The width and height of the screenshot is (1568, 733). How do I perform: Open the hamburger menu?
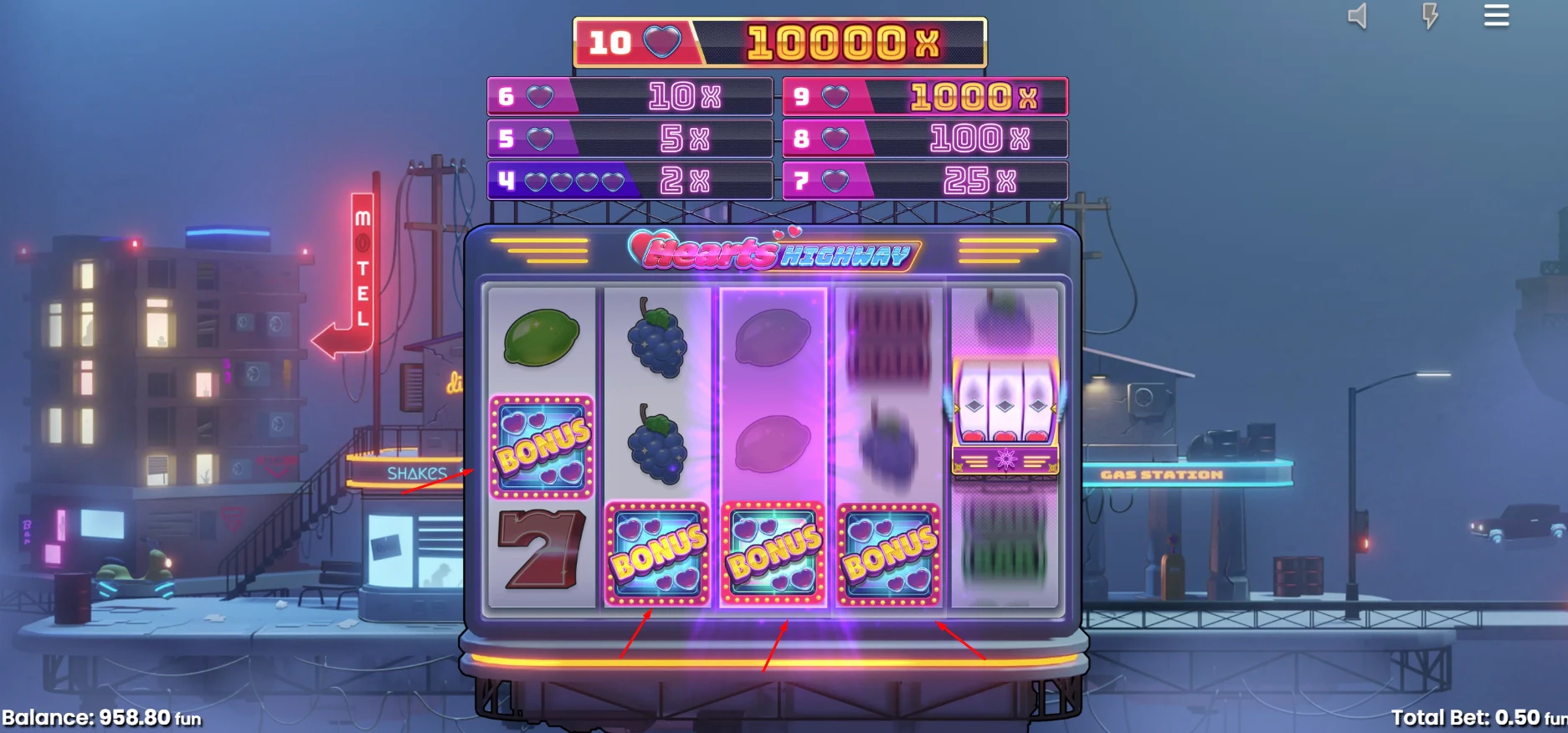[x=1496, y=16]
